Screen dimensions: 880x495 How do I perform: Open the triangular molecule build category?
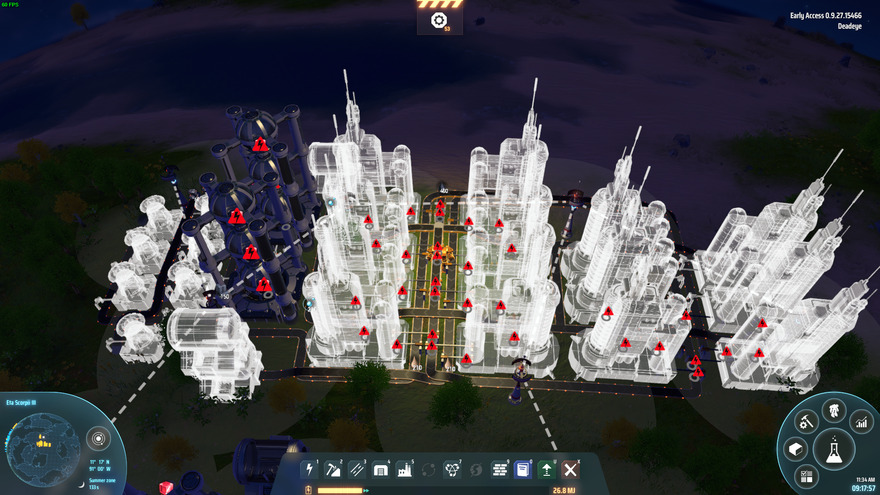click(x=453, y=469)
